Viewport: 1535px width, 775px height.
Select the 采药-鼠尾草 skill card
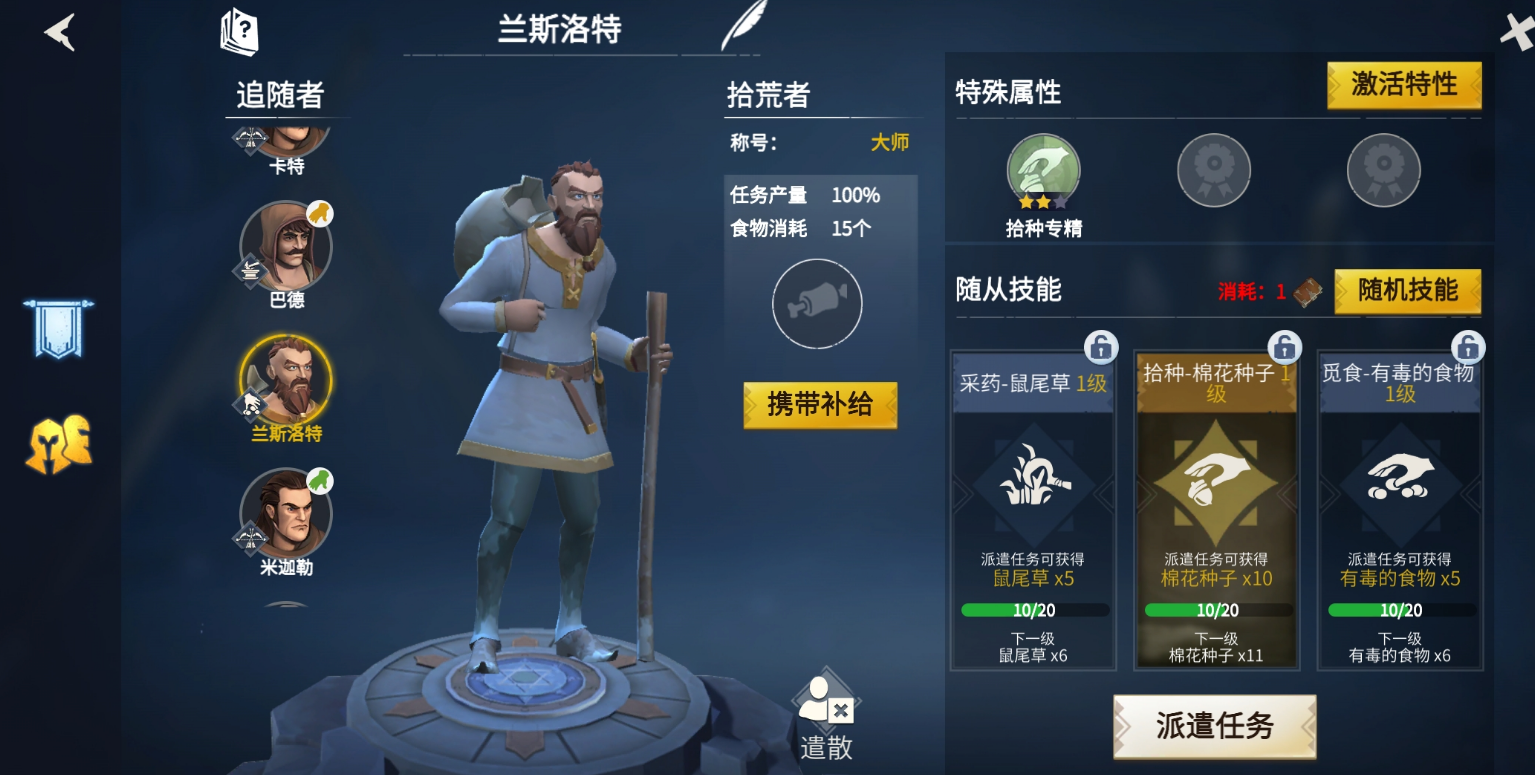1033,510
